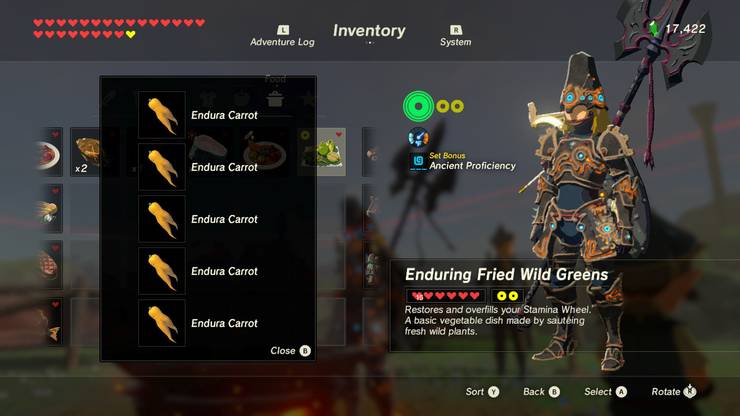The image size is (740, 416).
Task: Pick the red-plated dish on the left edge
Action: click(x=47, y=152)
